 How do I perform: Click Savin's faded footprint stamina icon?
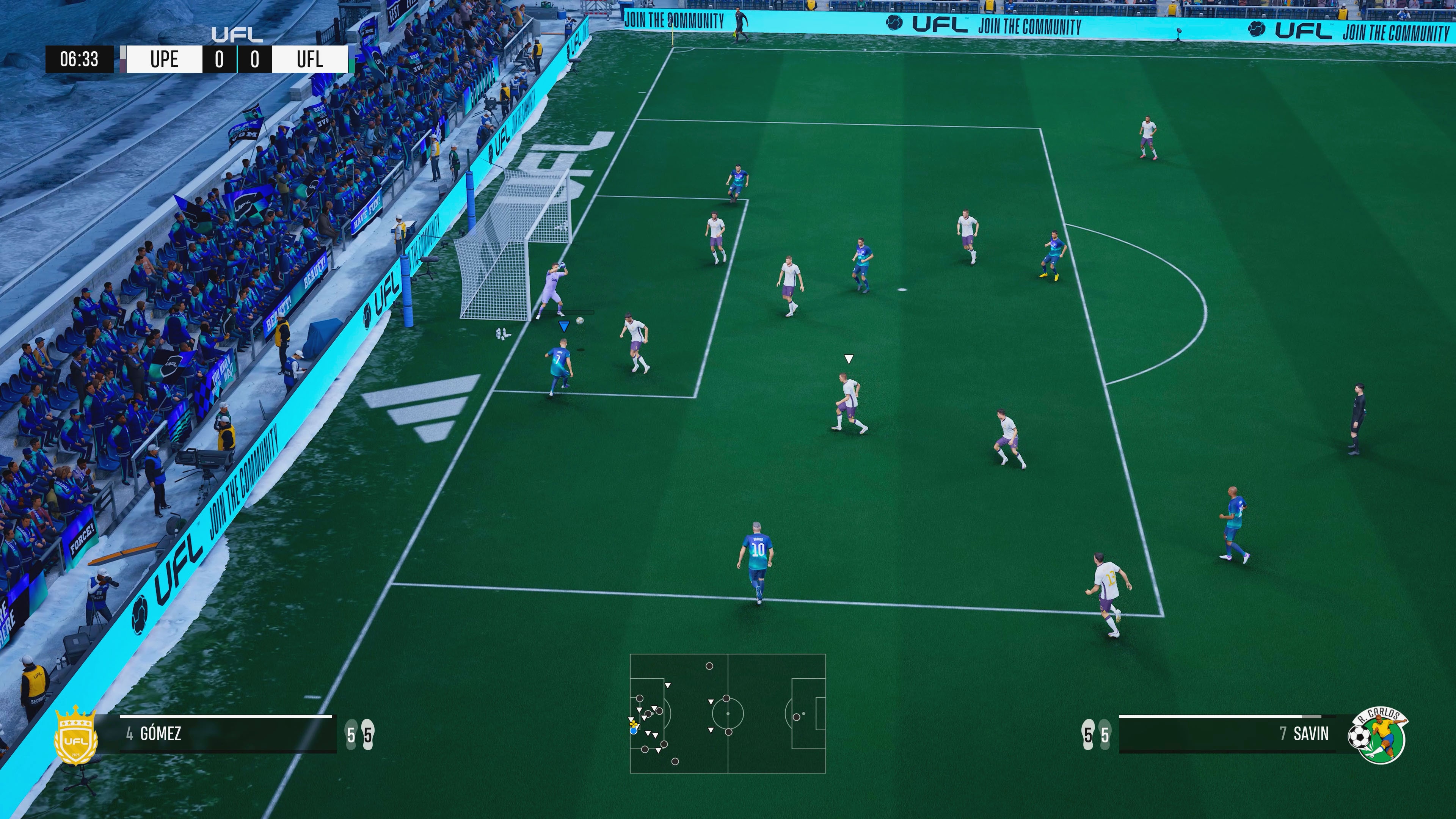pos(1105,735)
